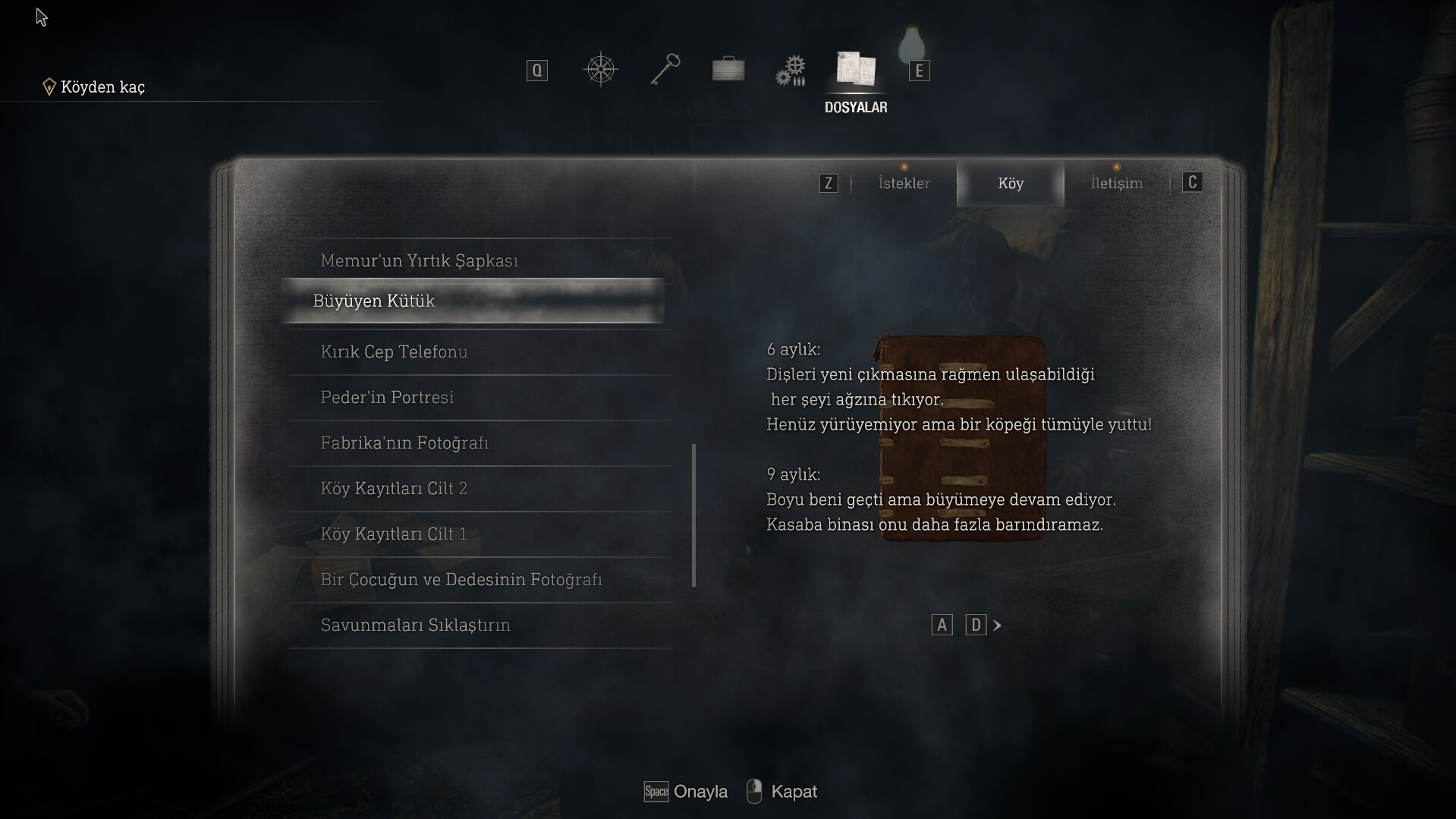Click the crafting gear icon
This screenshot has height=819, width=1456.
(x=791, y=68)
